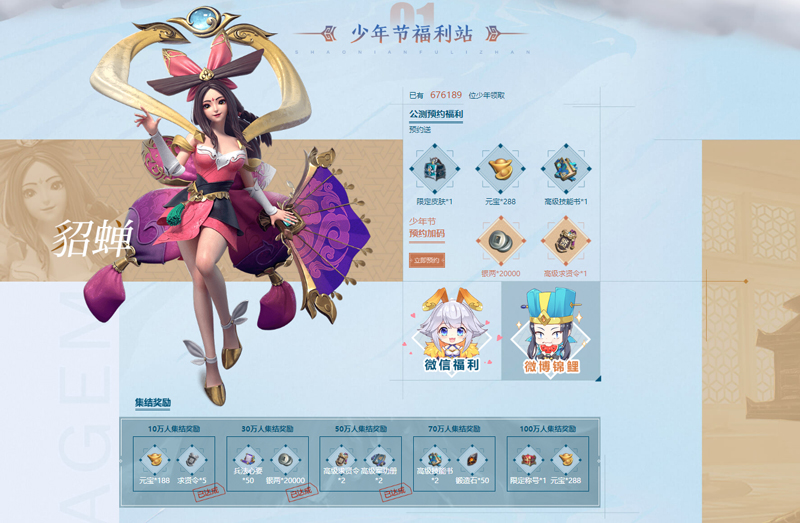Image resolution: width=800 pixels, height=523 pixels.
Task: Select the 元宝*288 reward in the 100万人 tier
Action: coord(567,460)
